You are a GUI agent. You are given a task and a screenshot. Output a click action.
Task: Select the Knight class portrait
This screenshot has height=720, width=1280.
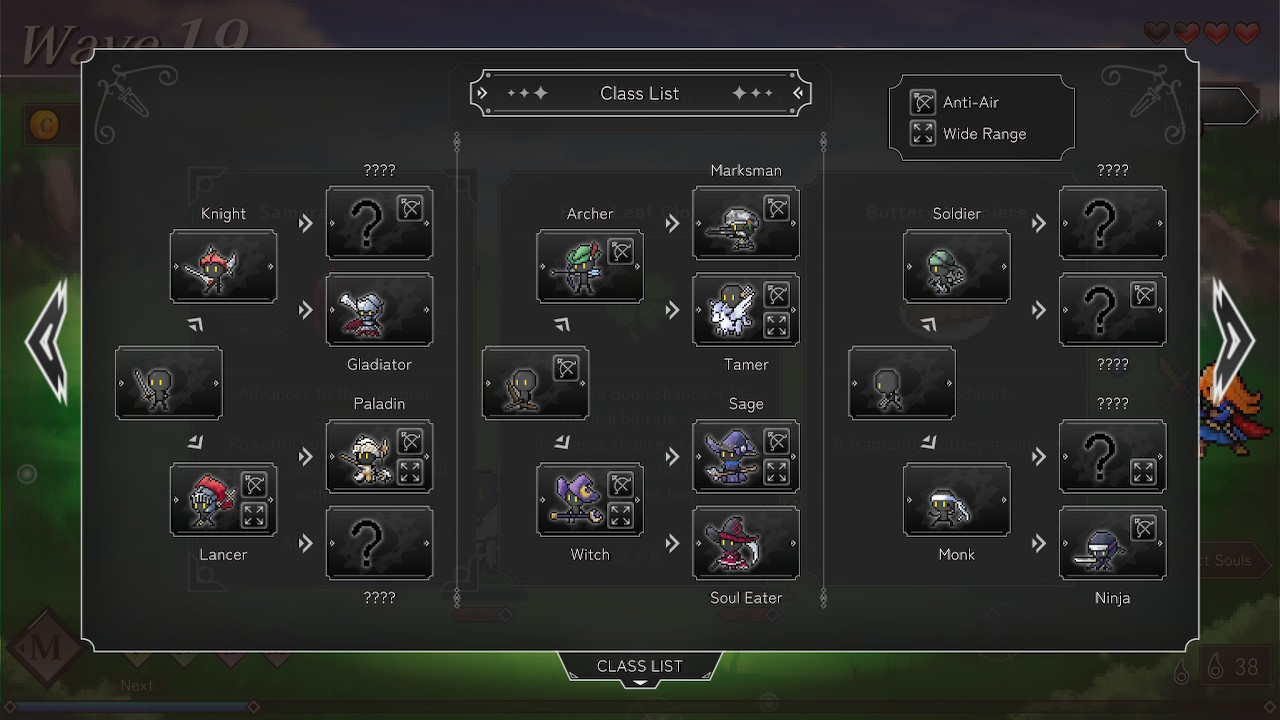coord(223,267)
